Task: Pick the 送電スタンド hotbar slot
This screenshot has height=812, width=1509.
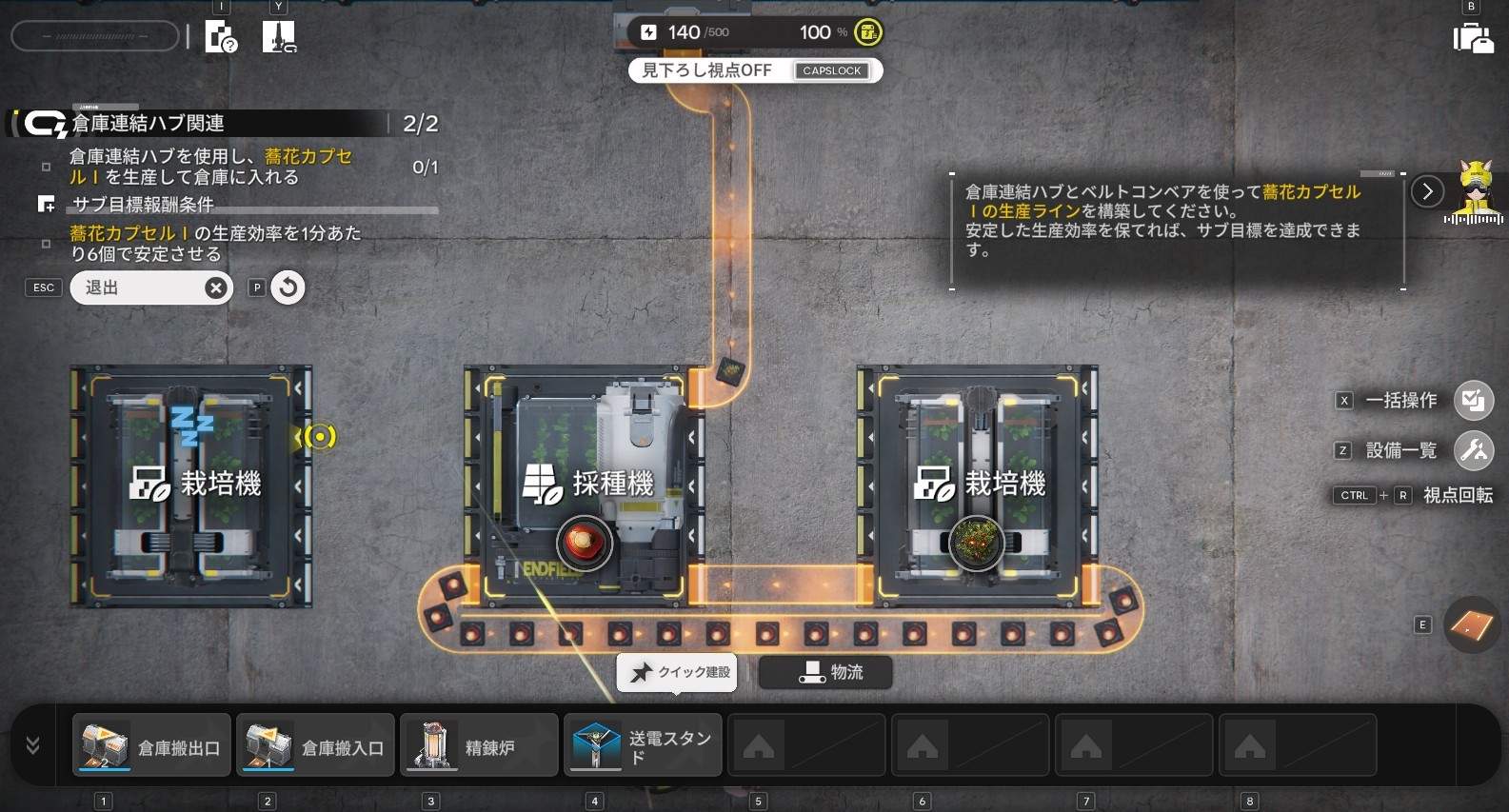Action: click(643, 745)
